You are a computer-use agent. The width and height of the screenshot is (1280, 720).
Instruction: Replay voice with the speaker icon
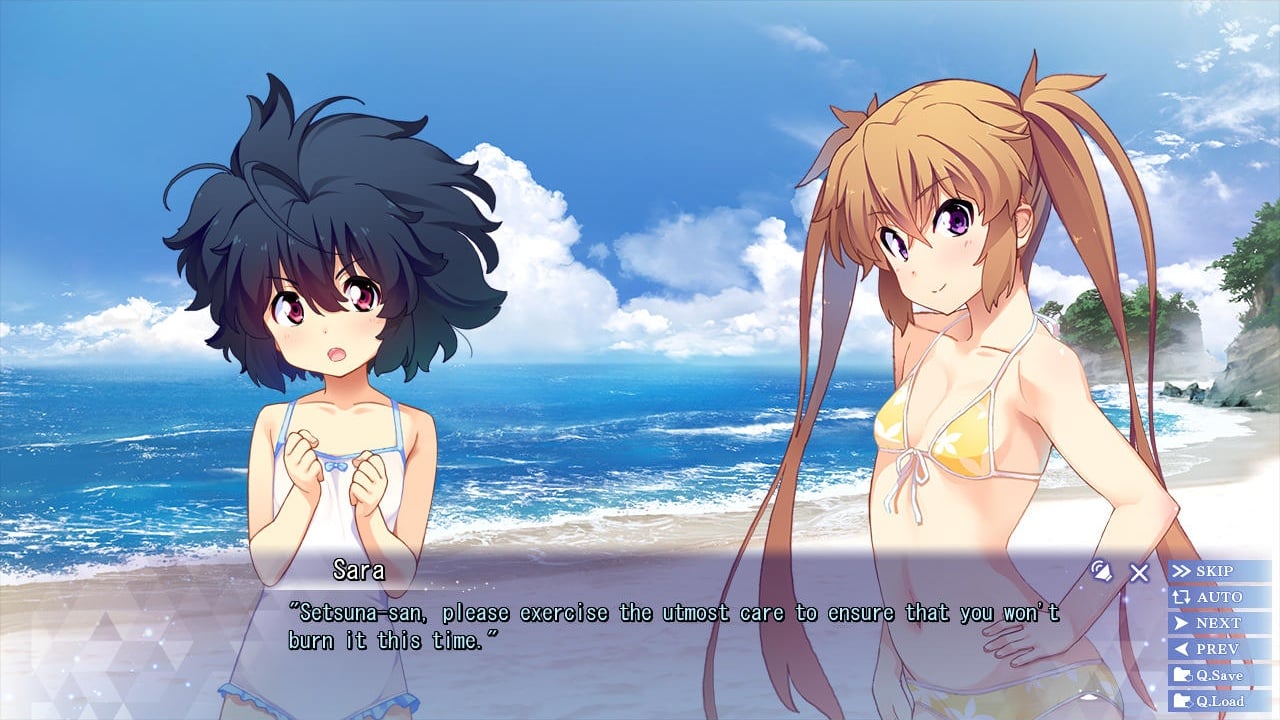tap(1101, 571)
